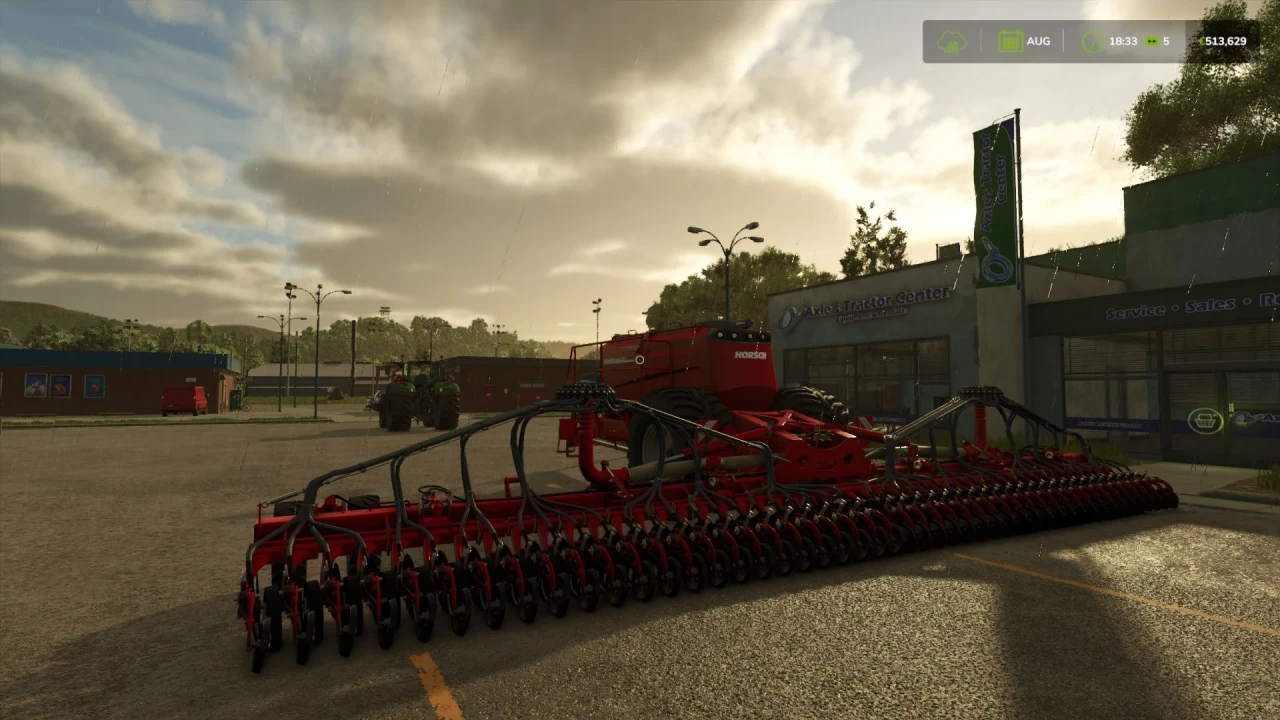
Task: Click the euro symbol before the money balance
Action: click(x=1203, y=41)
